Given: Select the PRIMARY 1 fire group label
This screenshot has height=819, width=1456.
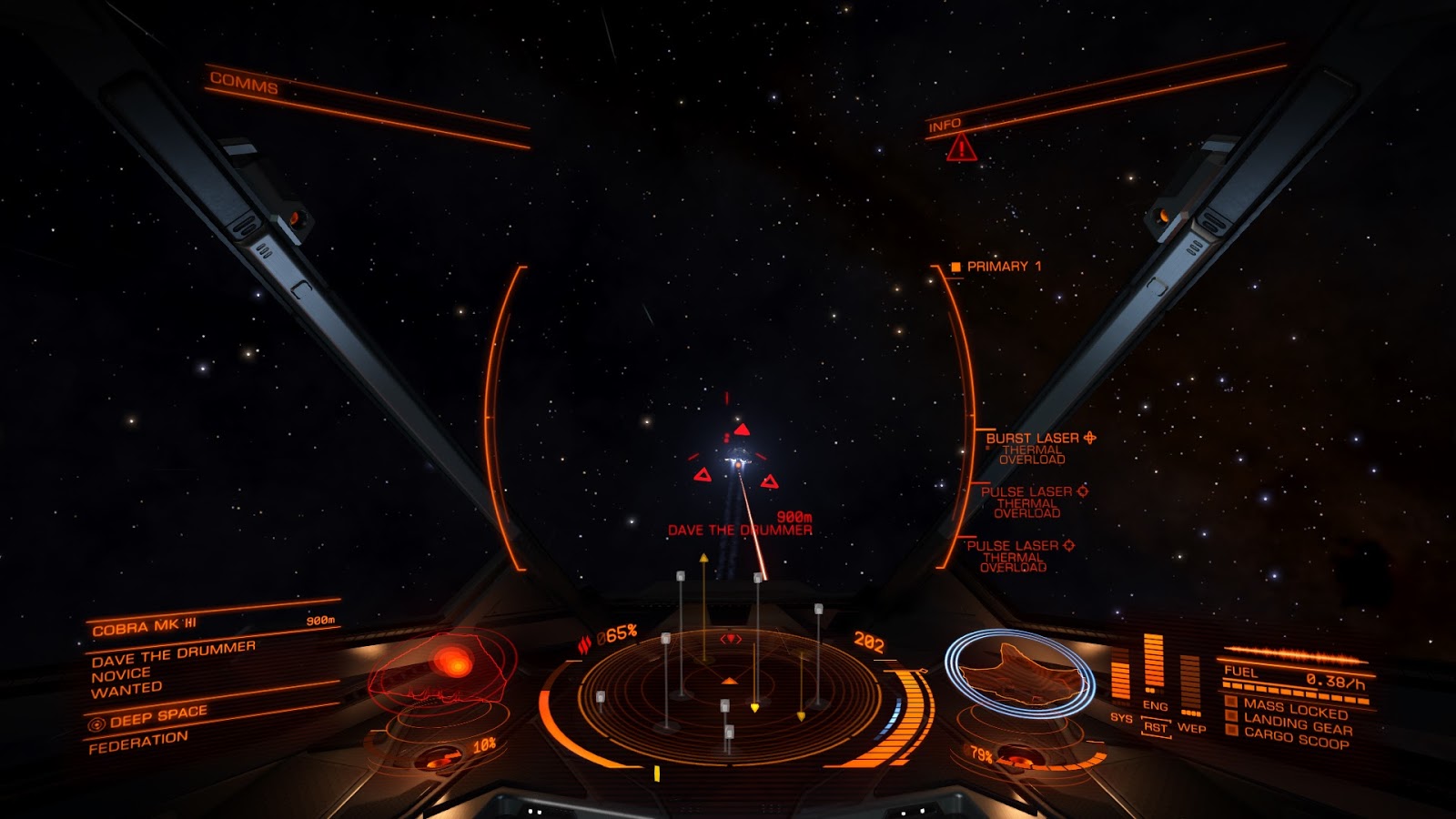Looking at the screenshot, I should pos(1003,267).
